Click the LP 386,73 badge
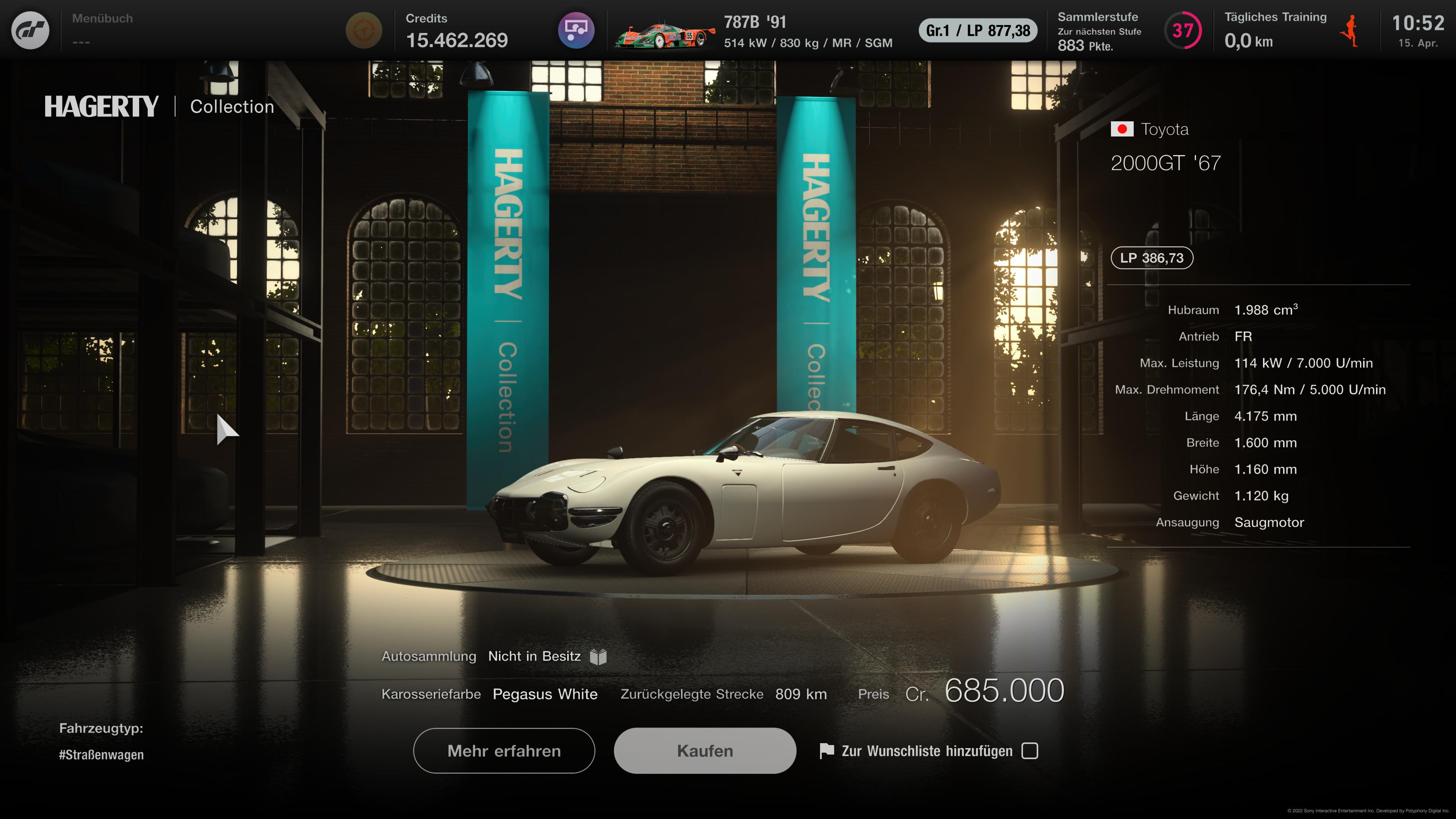Viewport: 1456px width, 819px height. (1152, 258)
